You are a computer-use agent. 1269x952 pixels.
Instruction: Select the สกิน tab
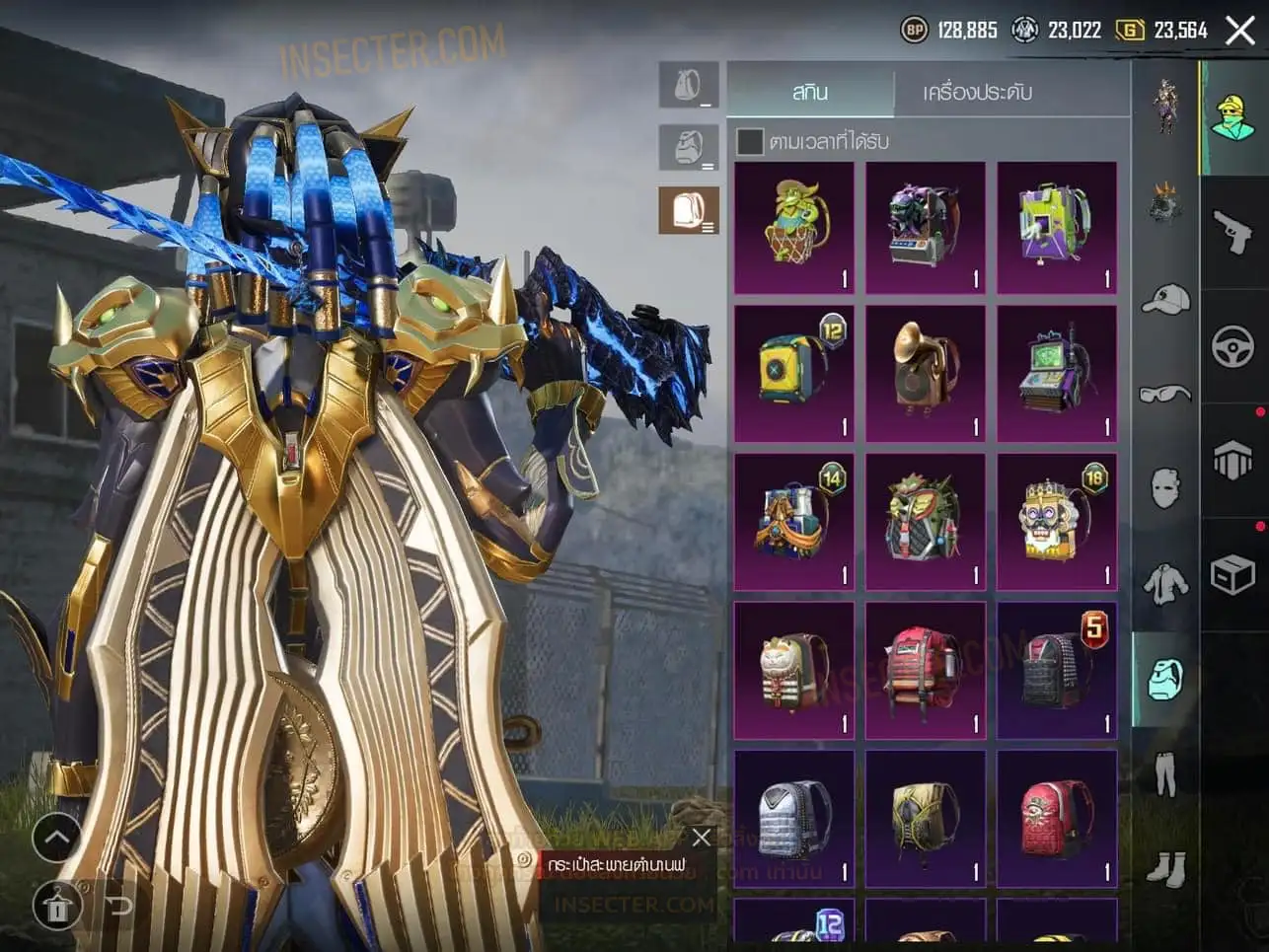coord(810,92)
